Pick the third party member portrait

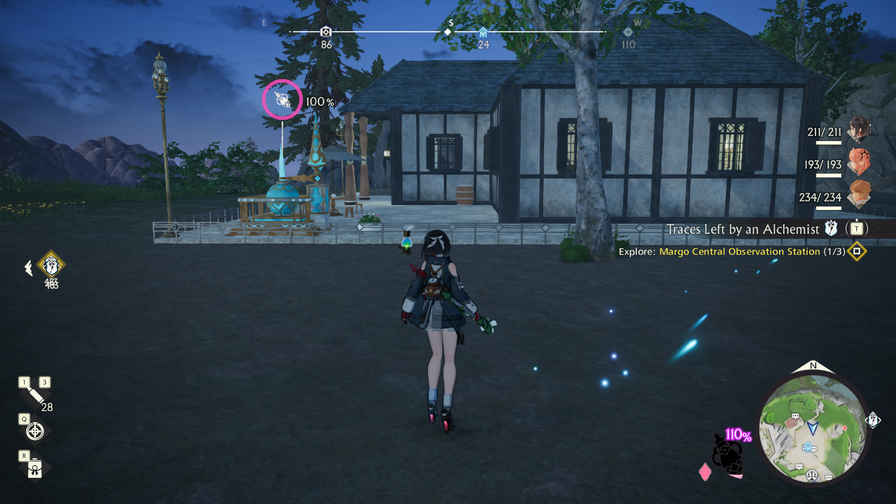point(859,193)
